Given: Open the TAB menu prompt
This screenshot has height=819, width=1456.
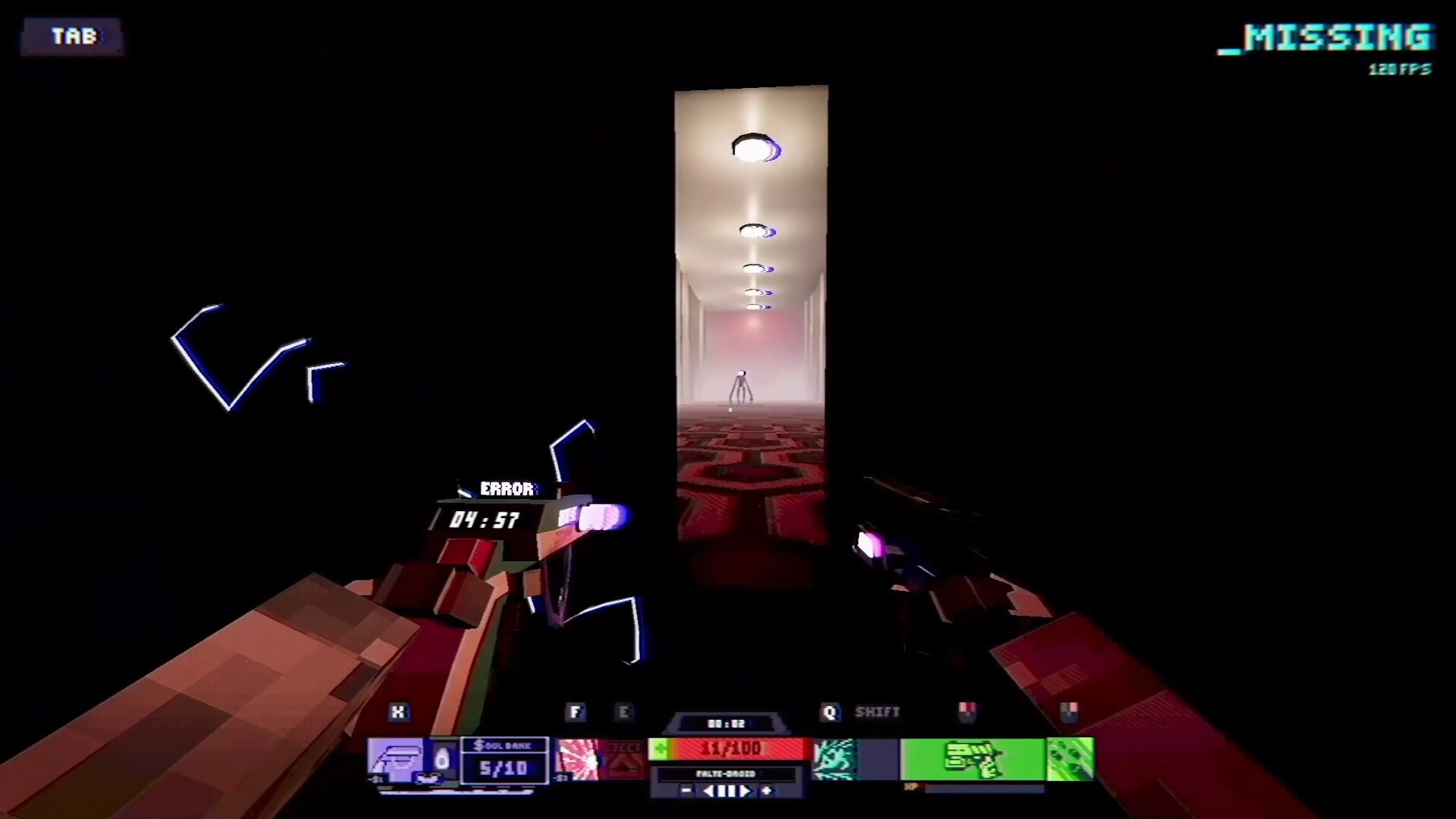Looking at the screenshot, I should 72,36.
